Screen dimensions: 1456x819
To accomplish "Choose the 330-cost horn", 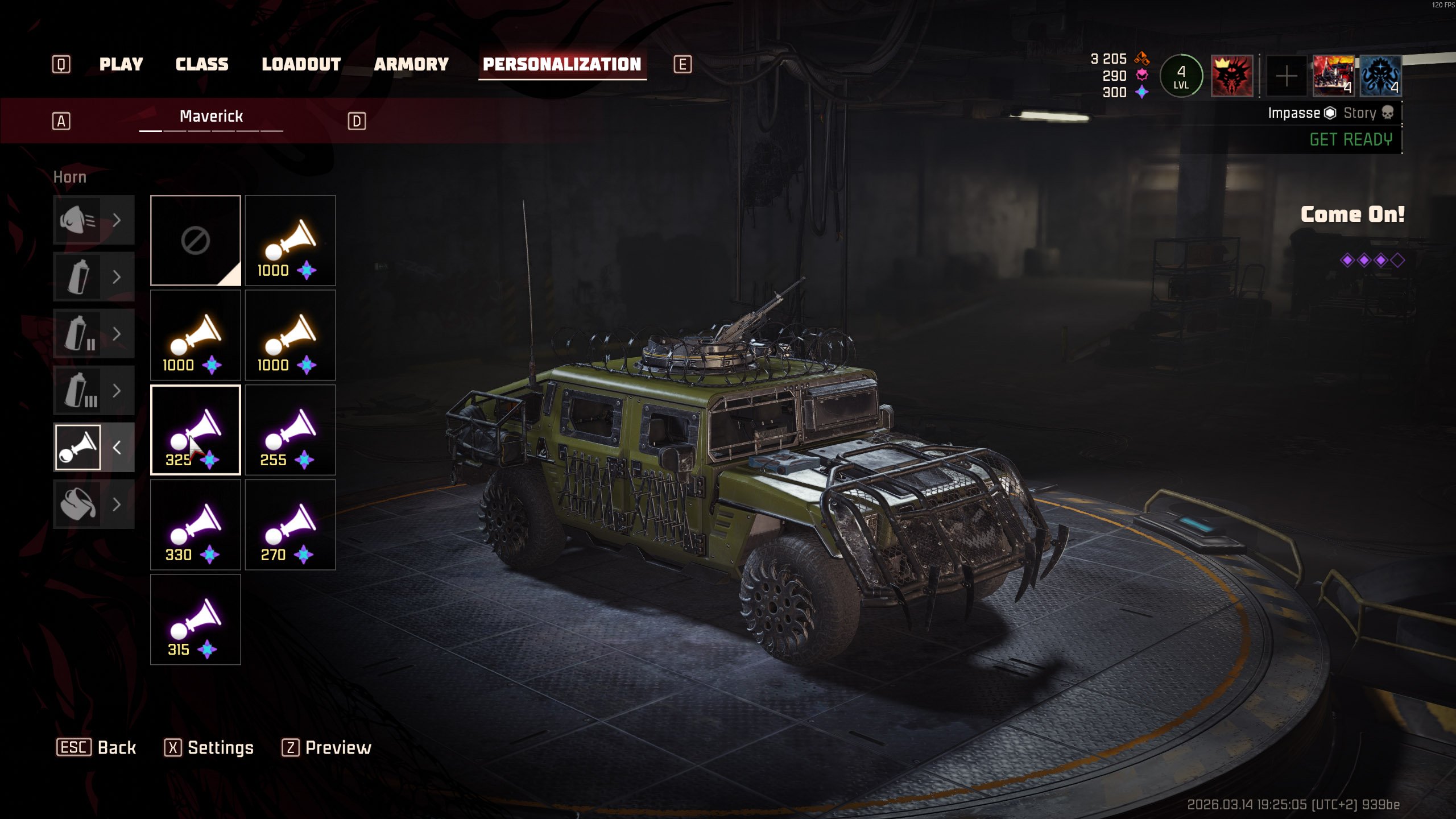I will [x=195, y=524].
